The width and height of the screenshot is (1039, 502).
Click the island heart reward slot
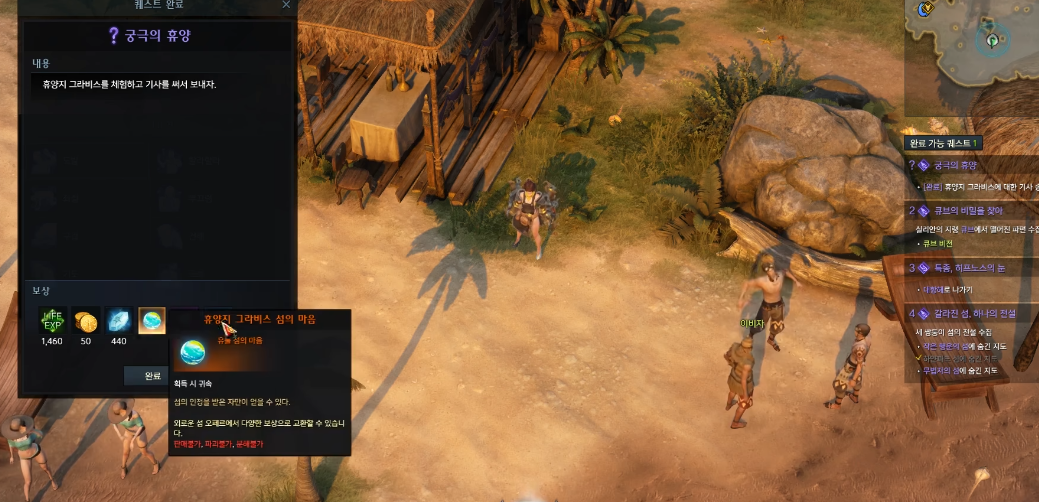pyautogui.click(x=152, y=321)
